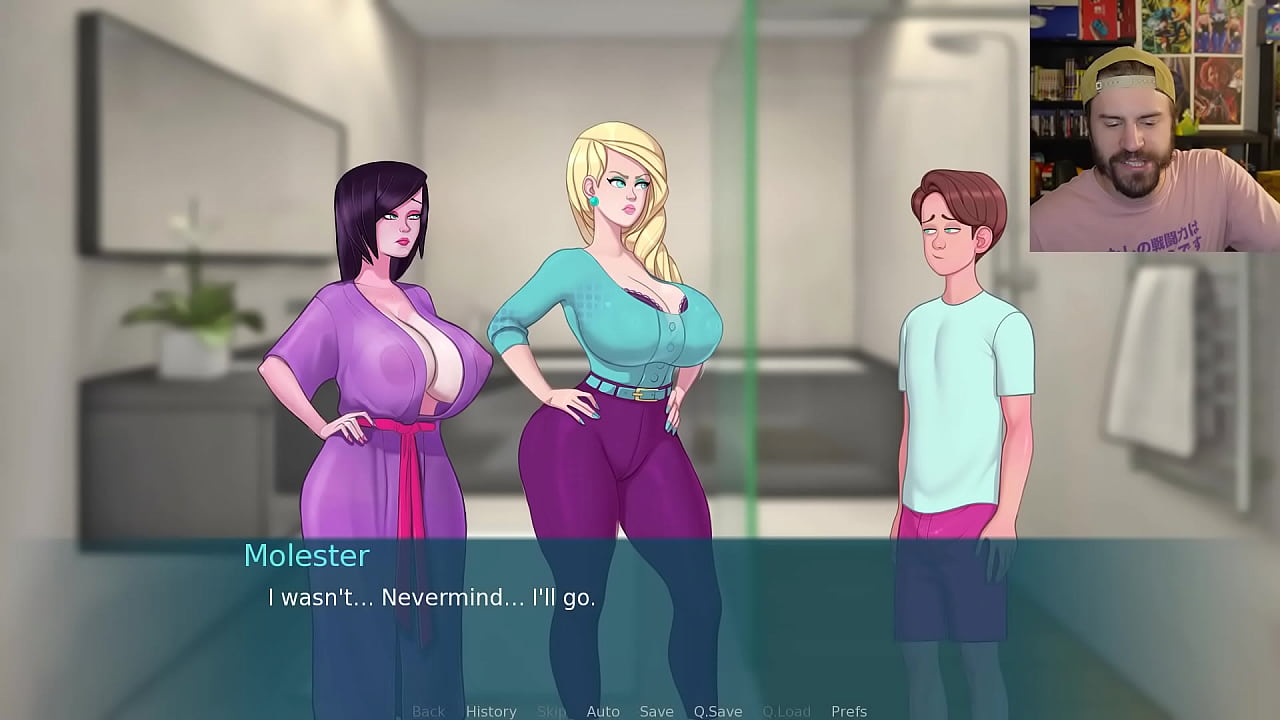1280x720 pixels.
Task: Go Back to the previous dialogue line
Action: [x=428, y=710]
